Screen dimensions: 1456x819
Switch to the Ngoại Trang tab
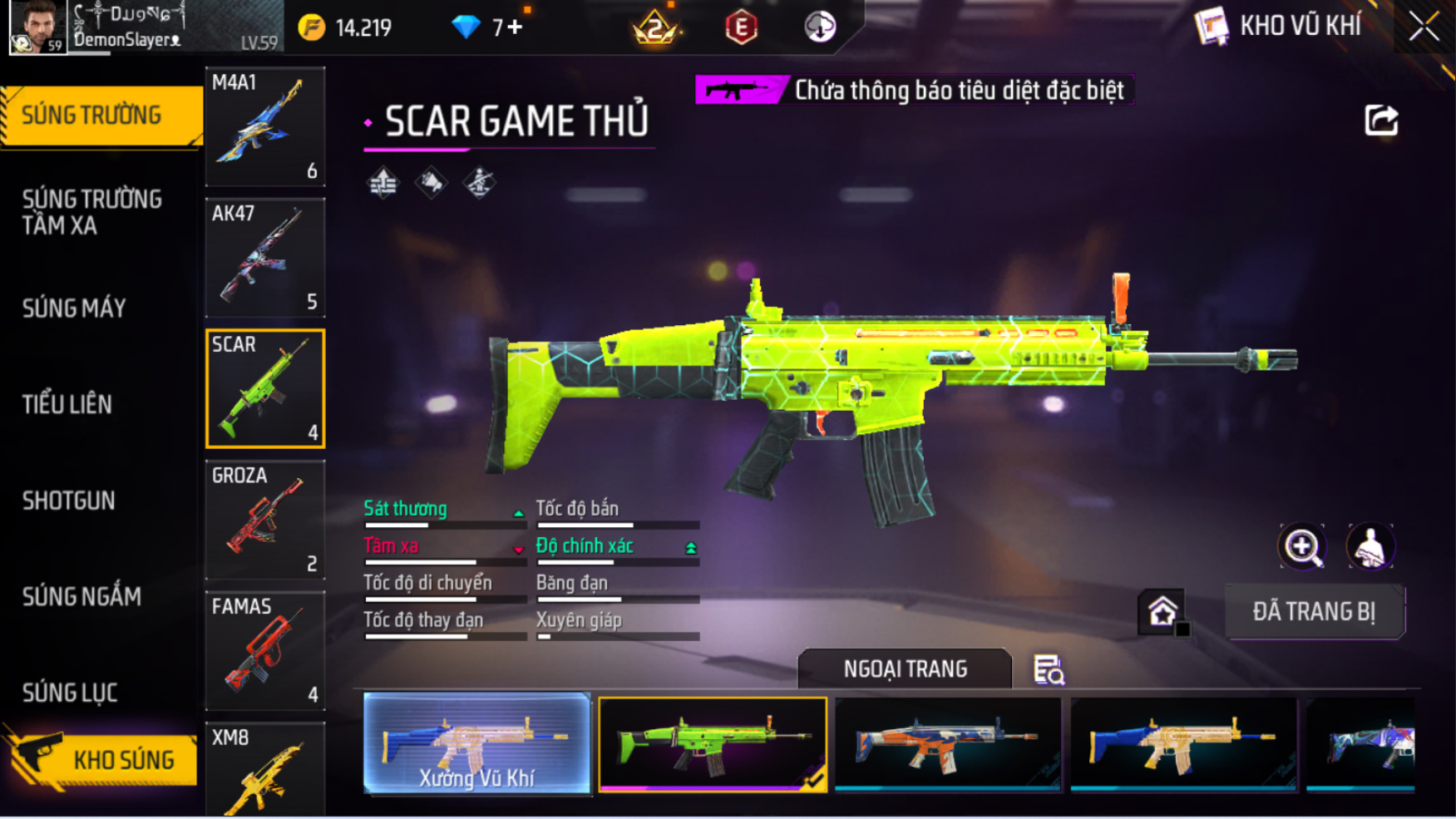coord(905,669)
